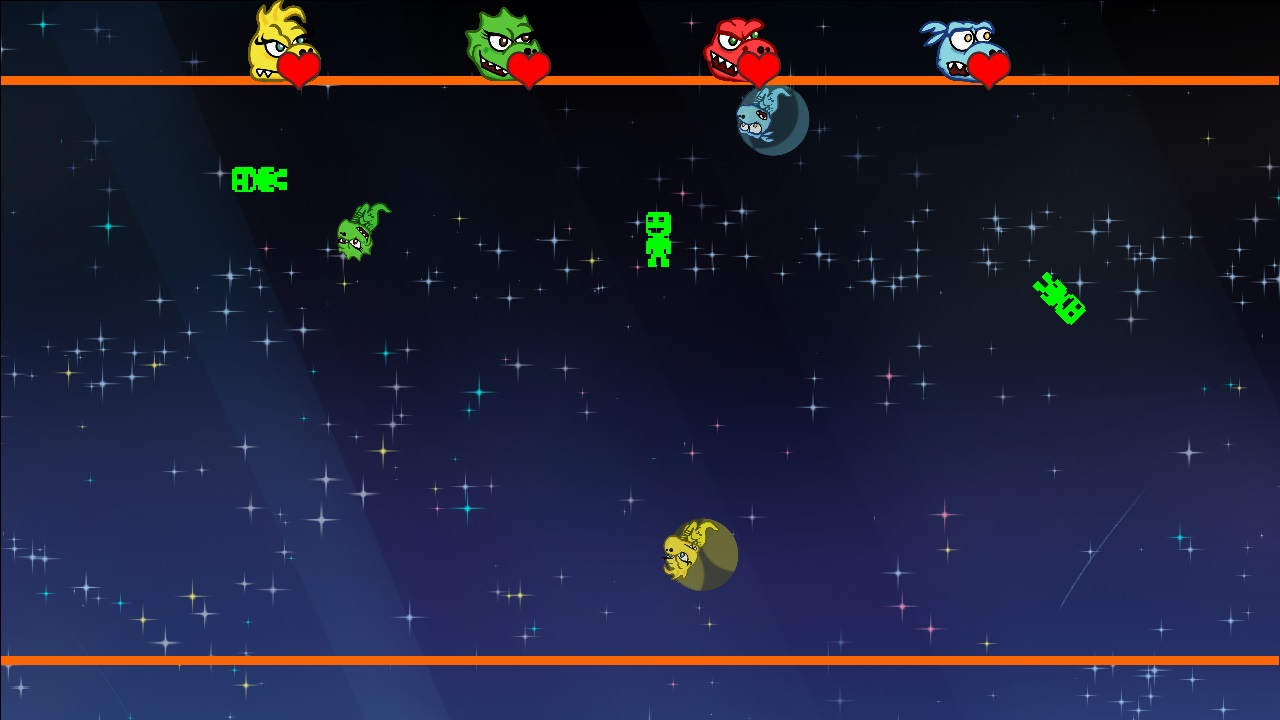1280x720 pixels.
Task: Click the heart beside the red dragon
Action: (x=757, y=68)
